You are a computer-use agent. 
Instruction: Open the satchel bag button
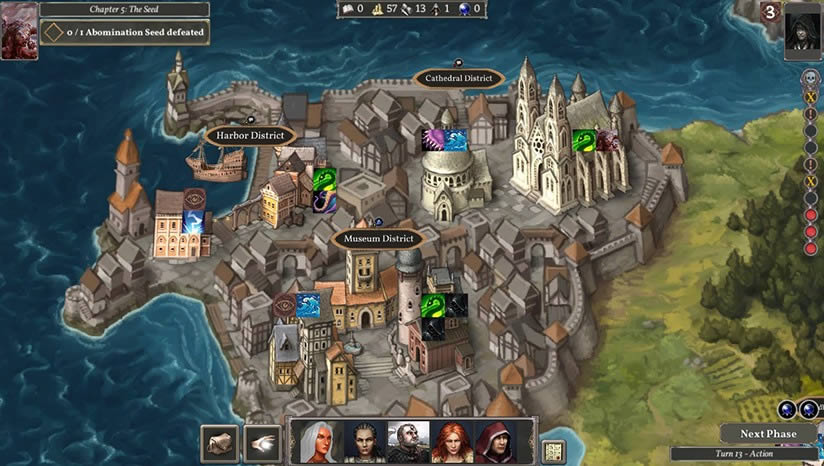click(x=219, y=444)
